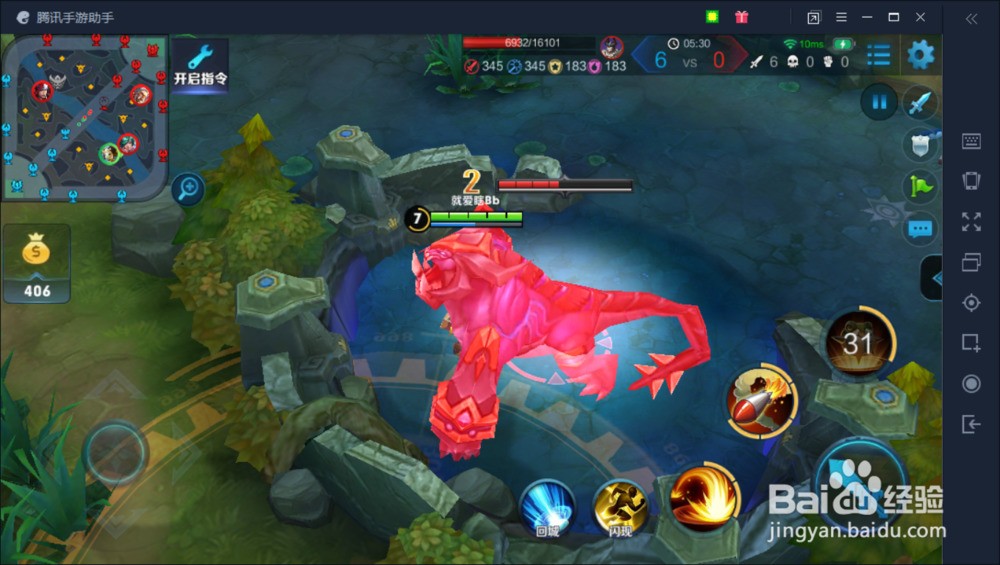This screenshot has width=1000, height=565.
Task: Close the emulator window
Action: pos(921,17)
